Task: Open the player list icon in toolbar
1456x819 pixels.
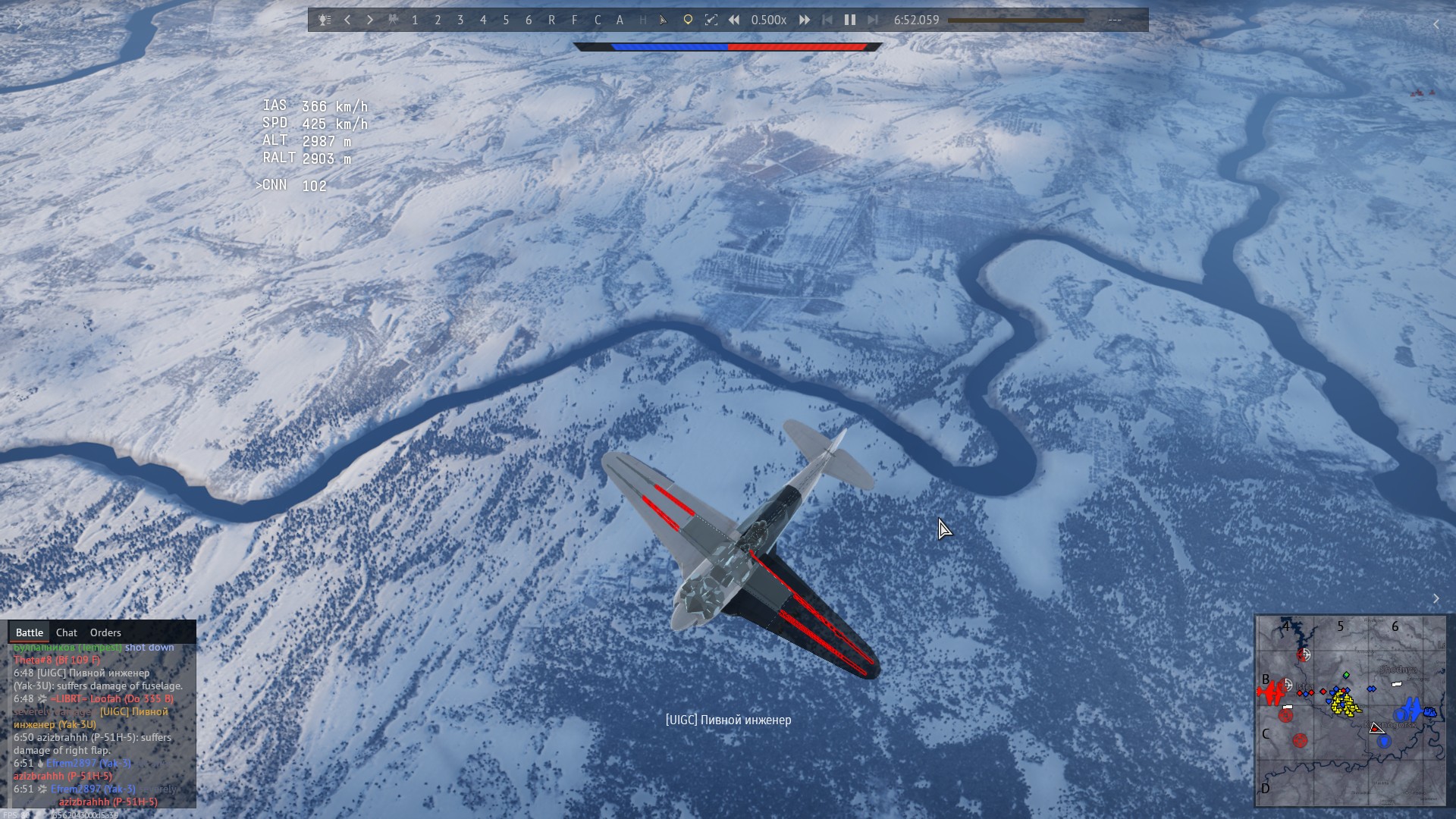Action: pyautogui.click(x=325, y=20)
